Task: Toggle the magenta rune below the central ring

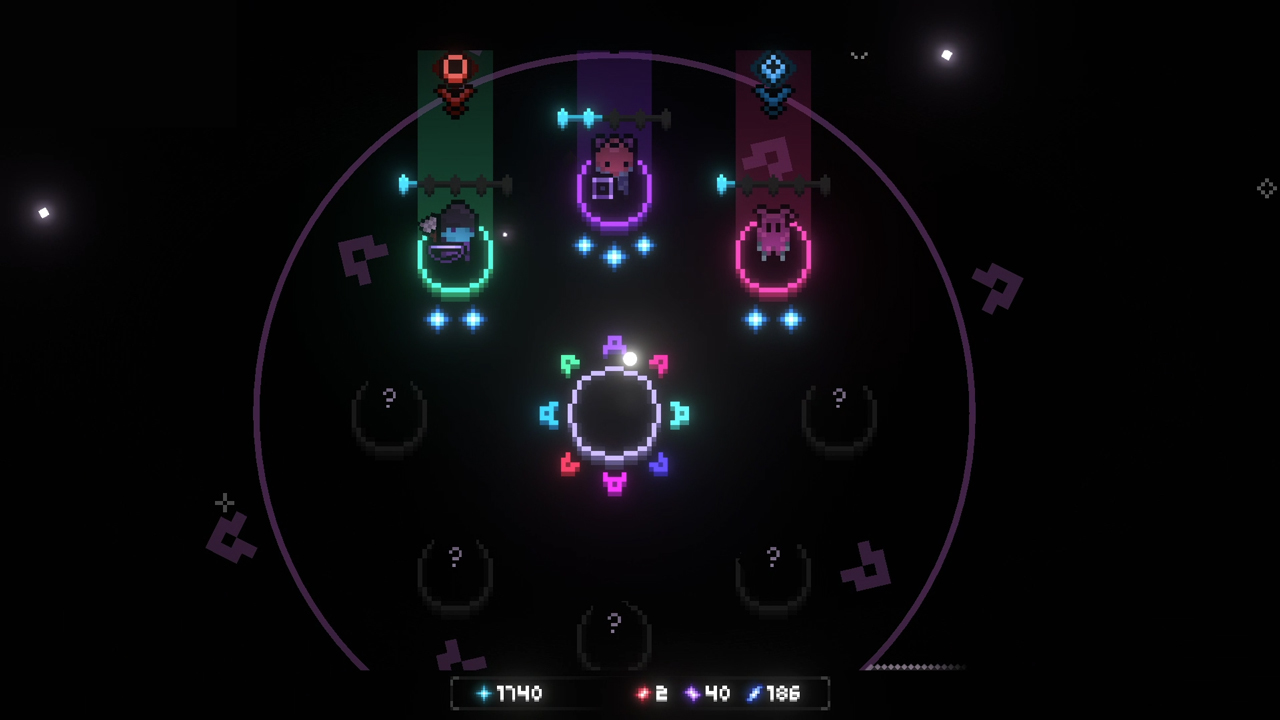Action: click(613, 480)
